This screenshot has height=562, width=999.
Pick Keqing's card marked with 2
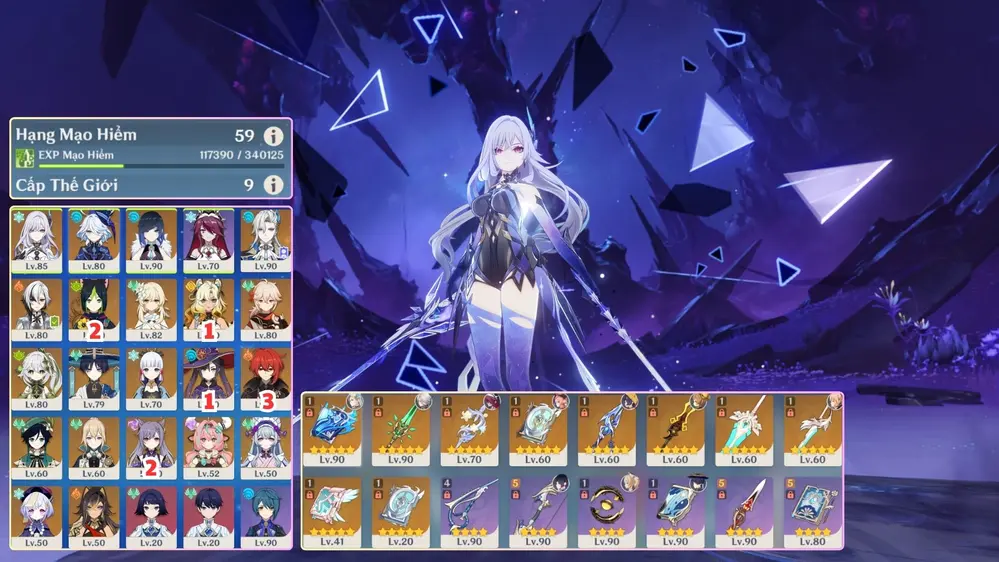(151, 447)
